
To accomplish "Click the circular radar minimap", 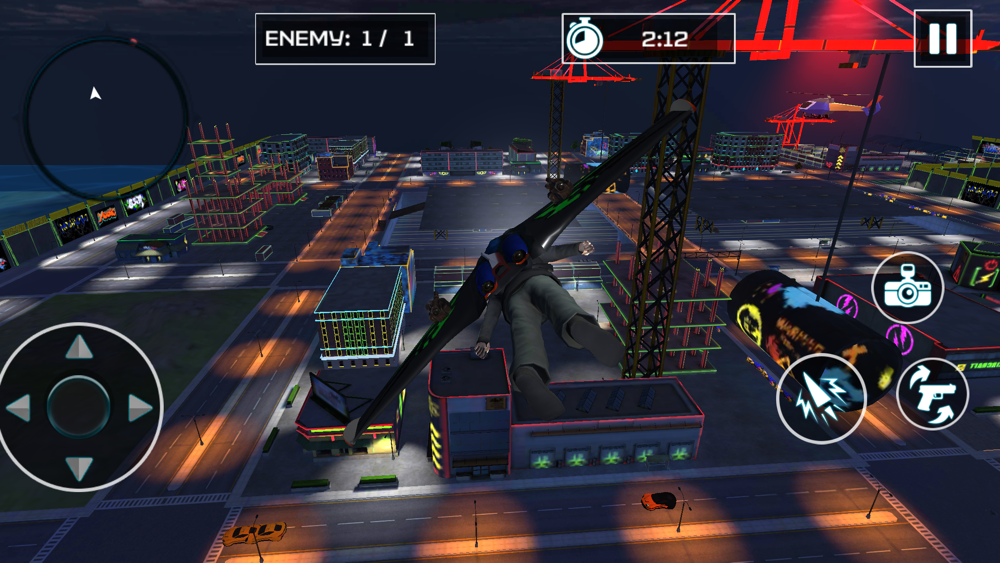I will point(105,118).
